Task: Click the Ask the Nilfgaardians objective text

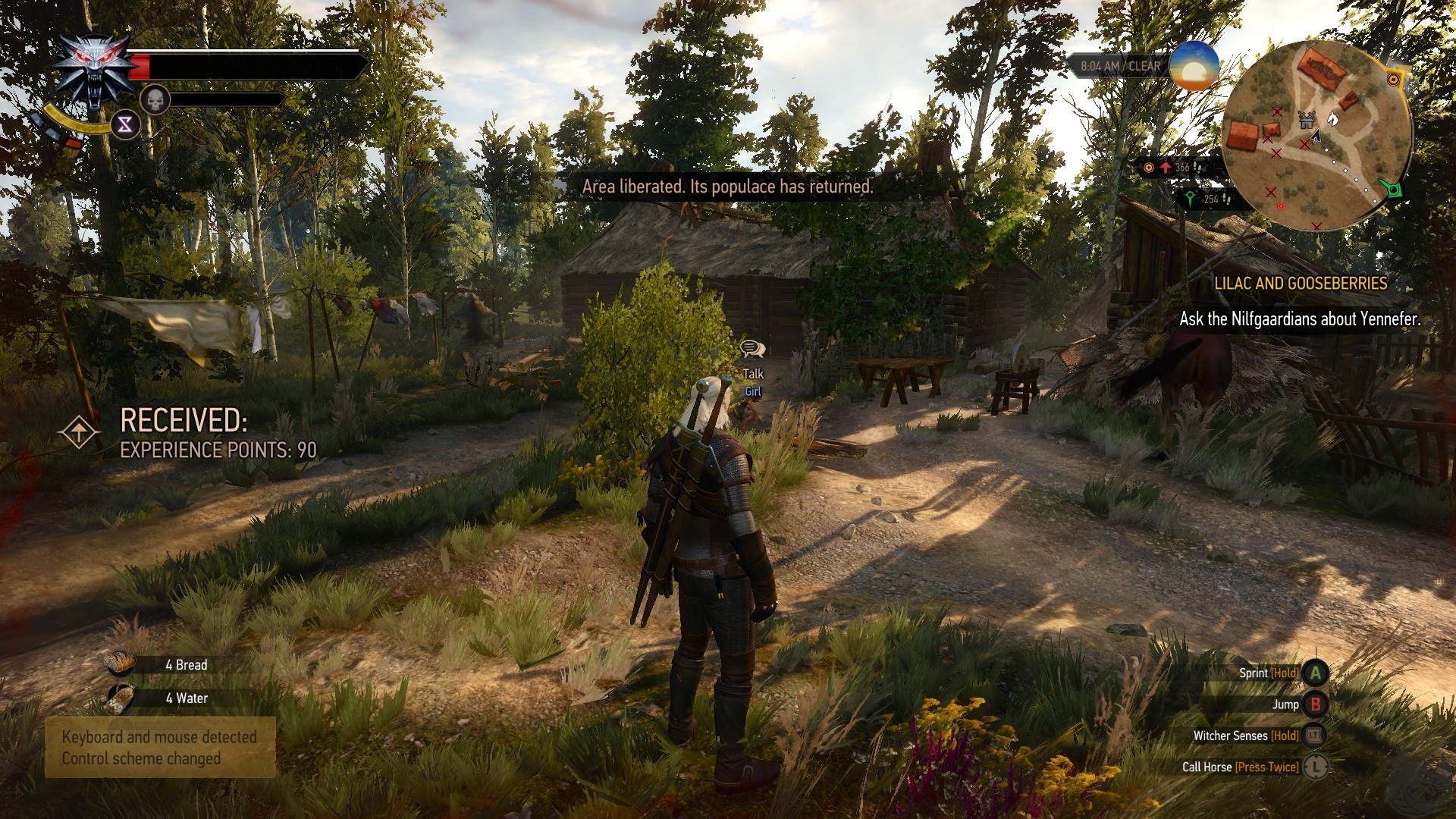Action: (1299, 319)
